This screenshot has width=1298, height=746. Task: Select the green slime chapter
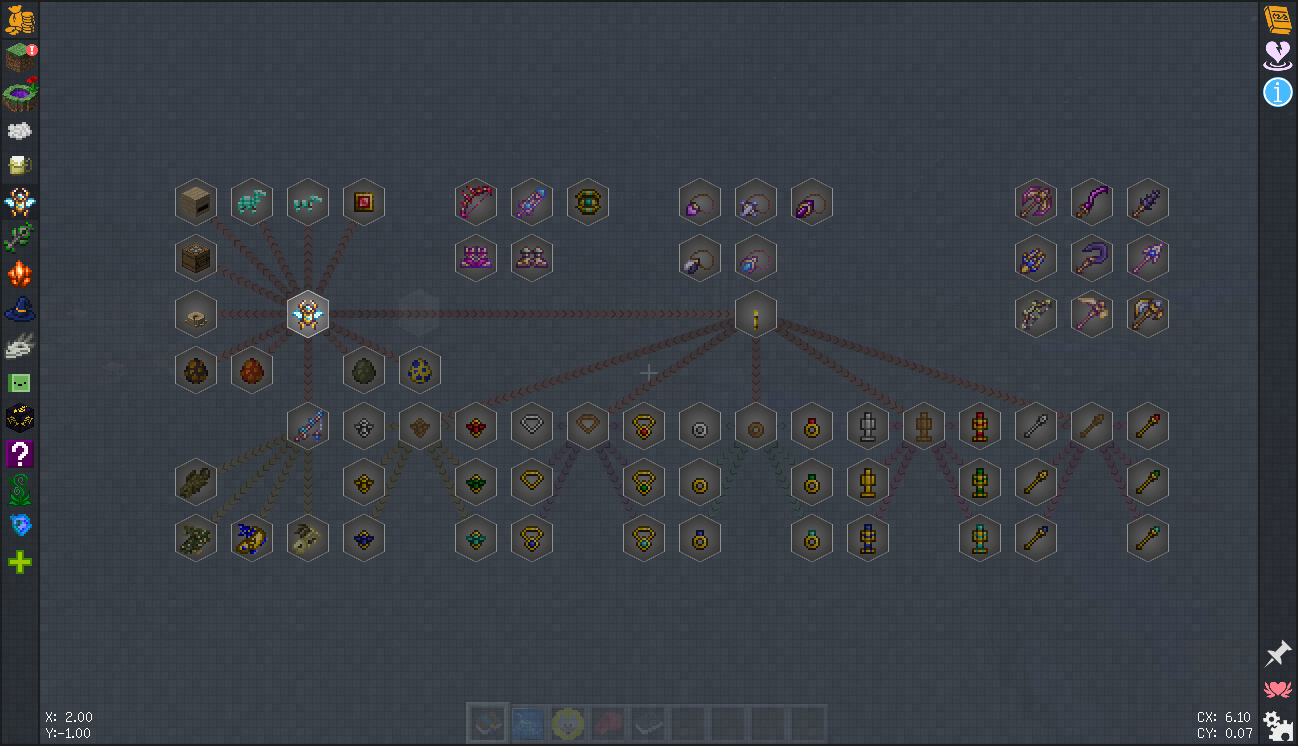20,382
